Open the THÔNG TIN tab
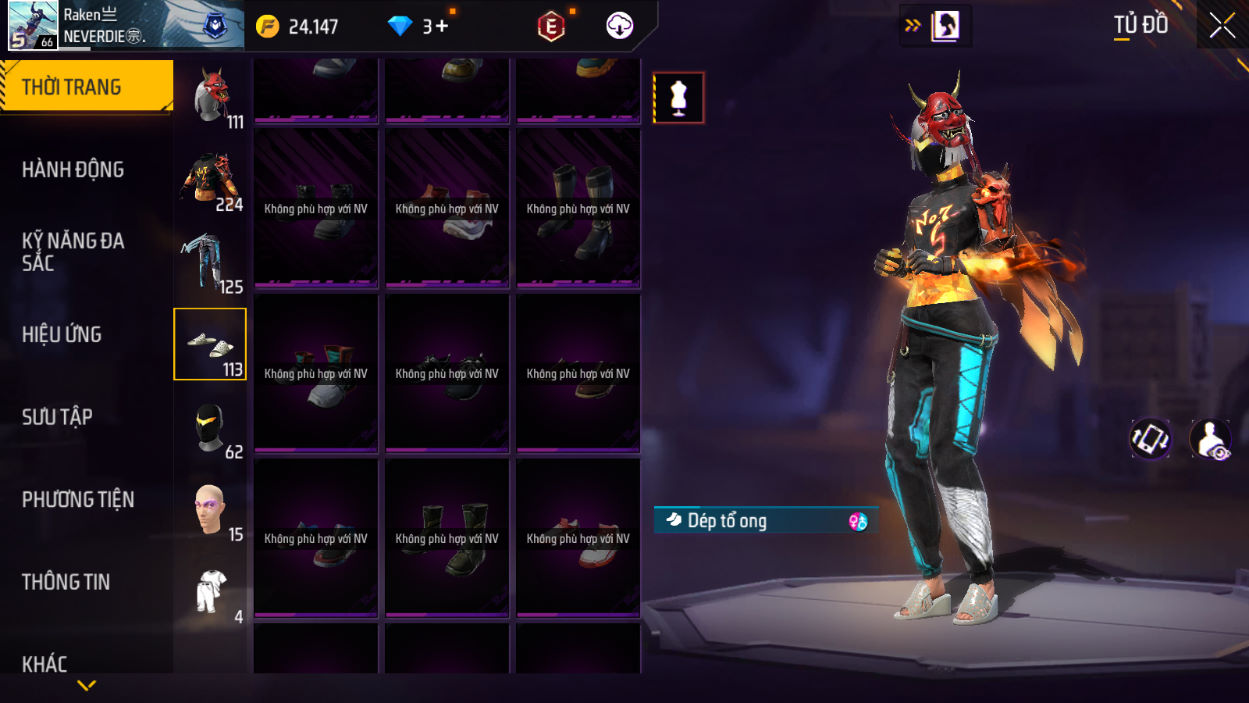 (x=66, y=582)
